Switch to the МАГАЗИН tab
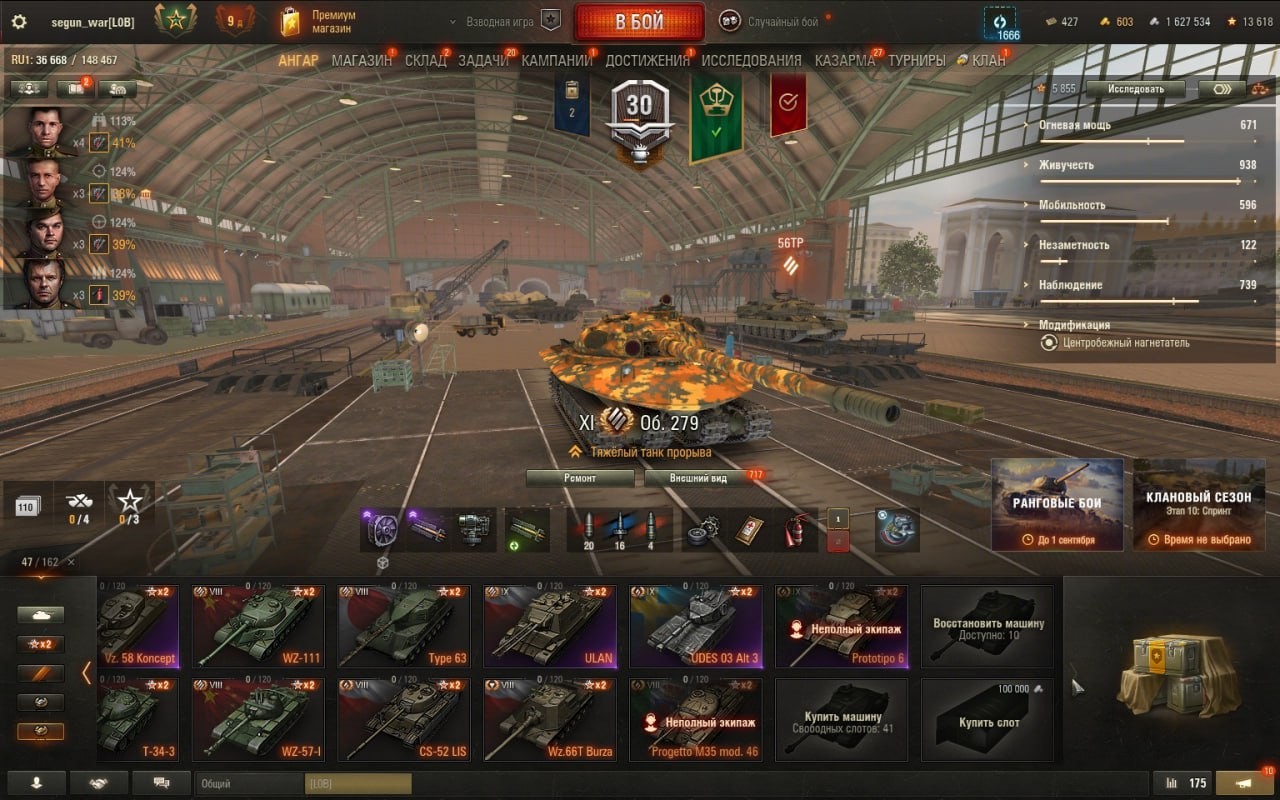 pos(361,60)
